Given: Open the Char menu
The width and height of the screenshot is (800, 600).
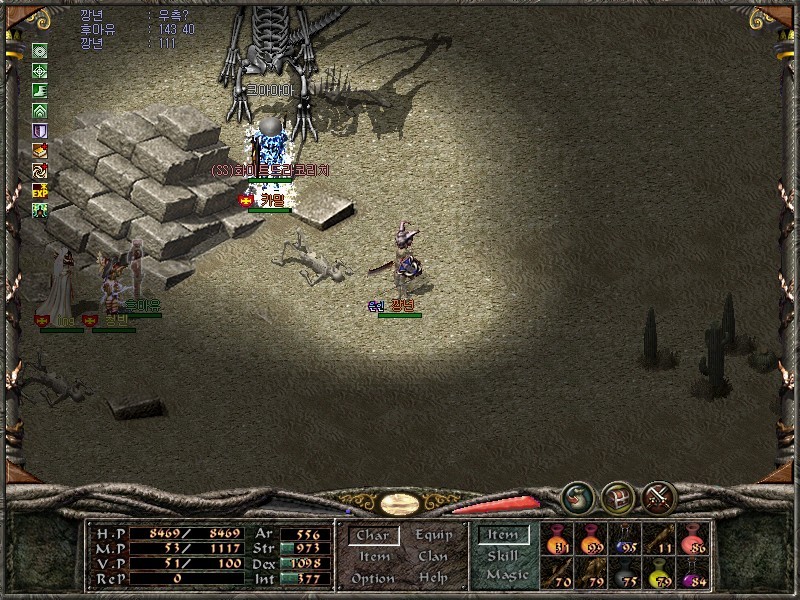Looking at the screenshot, I should click(373, 536).
